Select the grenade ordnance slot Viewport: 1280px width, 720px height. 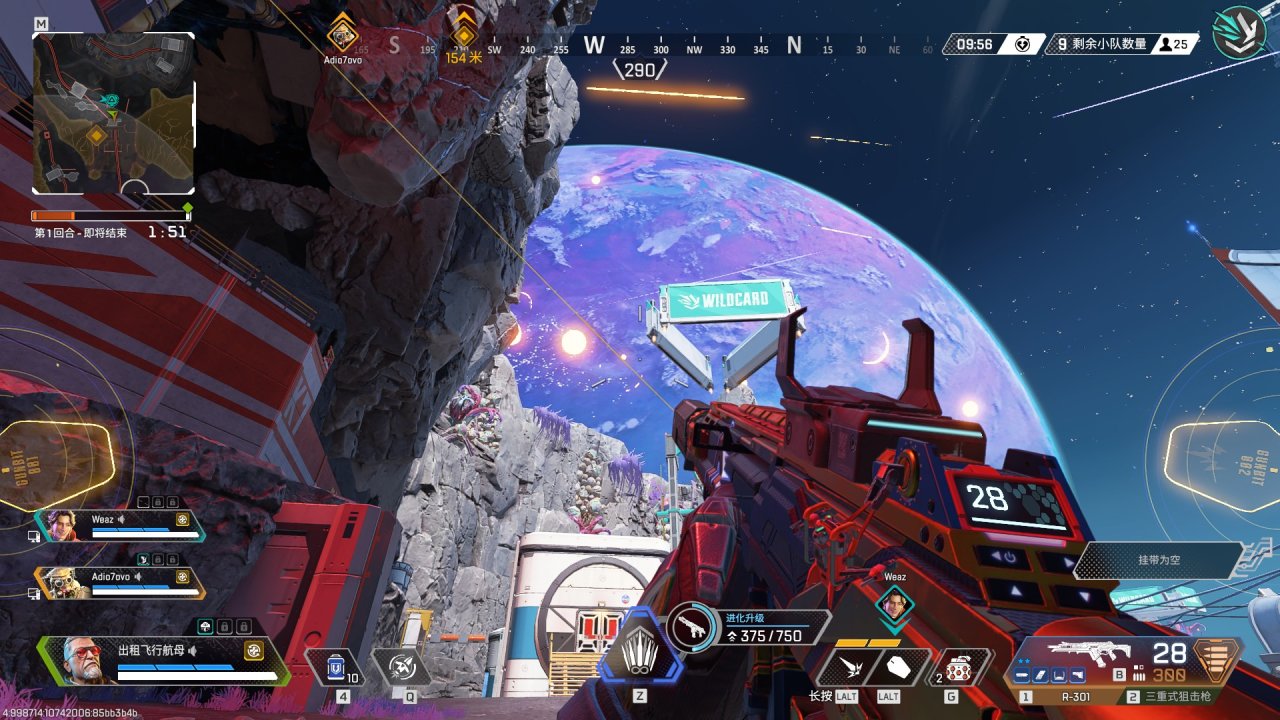(958, 667)
